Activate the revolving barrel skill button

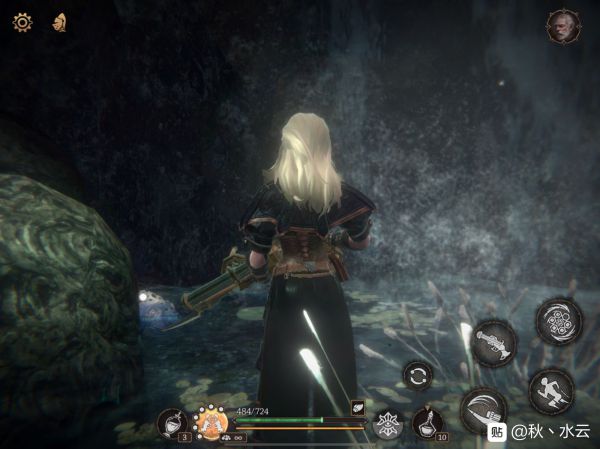(558, 321)
